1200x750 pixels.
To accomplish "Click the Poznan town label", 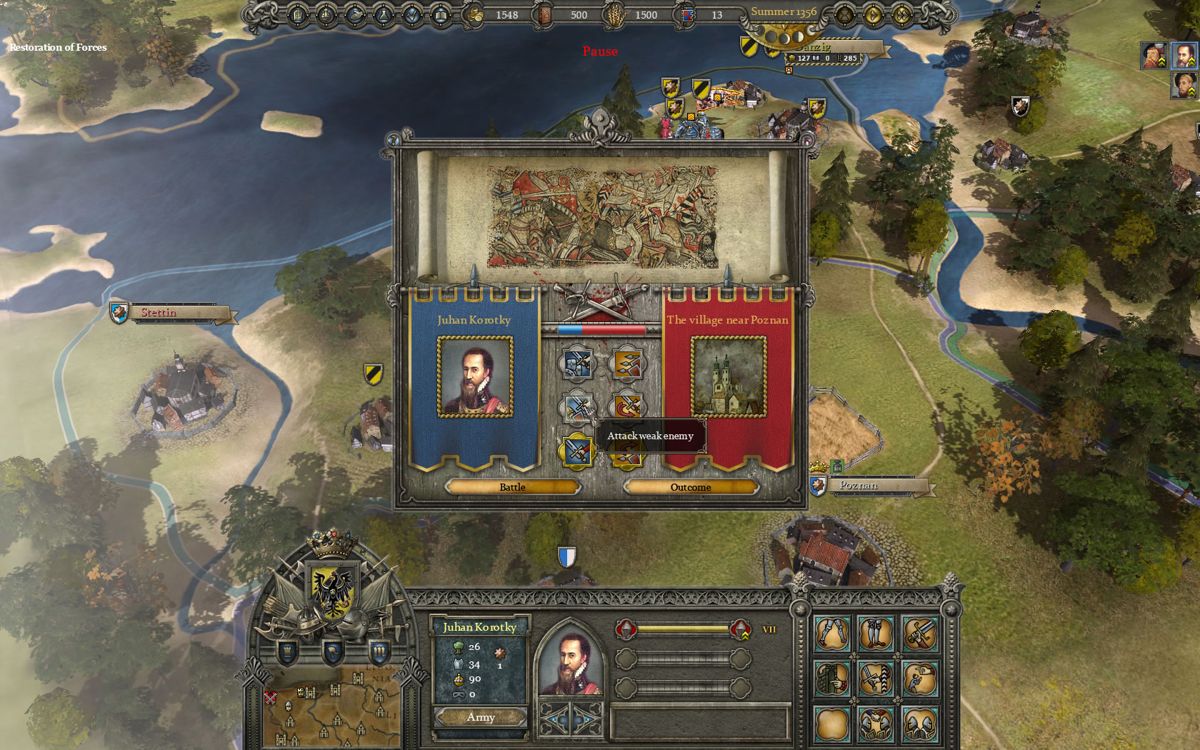I will click(868, 486).
